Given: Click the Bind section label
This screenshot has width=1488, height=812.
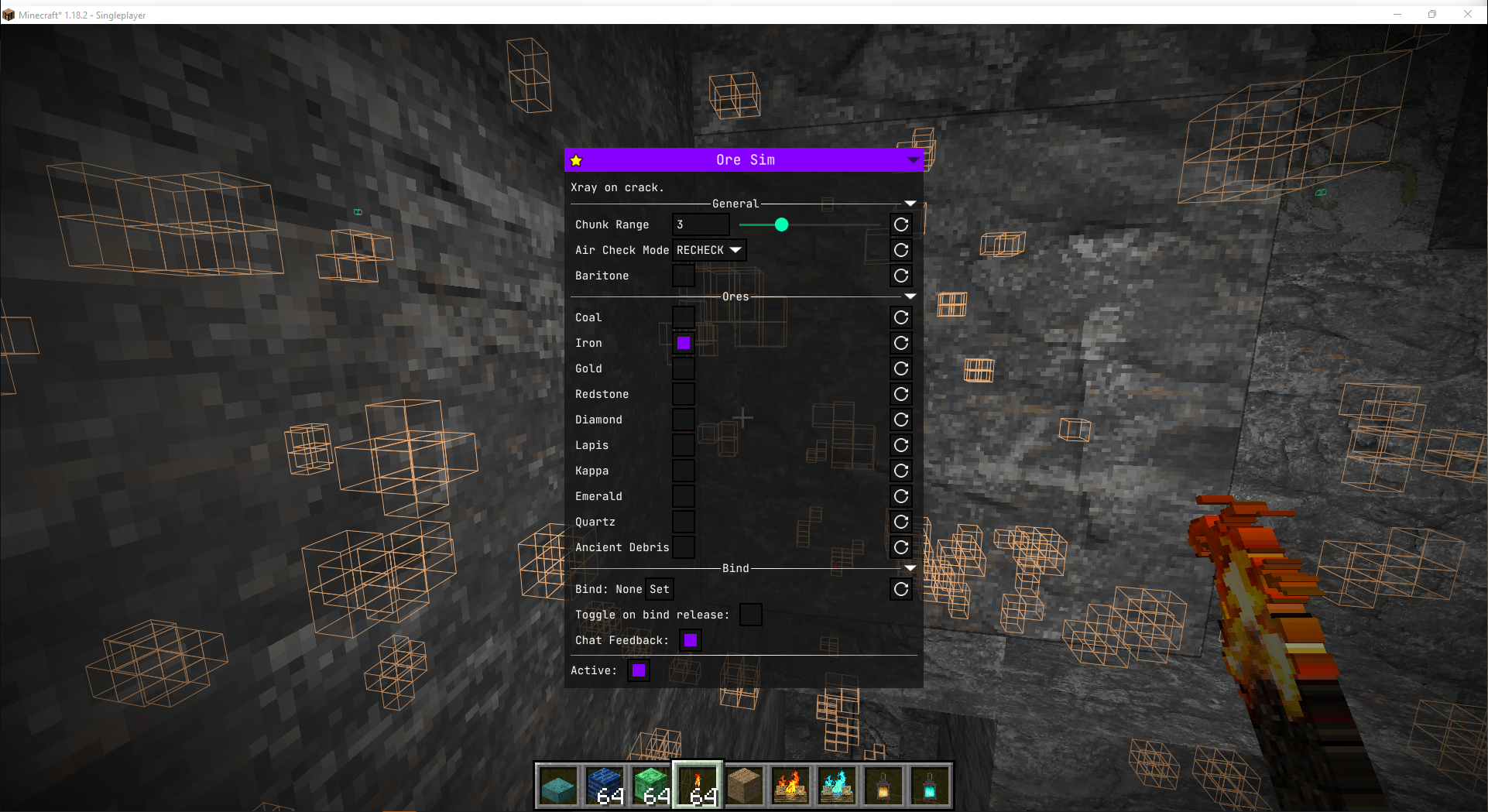Looking at the screenshot, I should click(x=735, y=567).
